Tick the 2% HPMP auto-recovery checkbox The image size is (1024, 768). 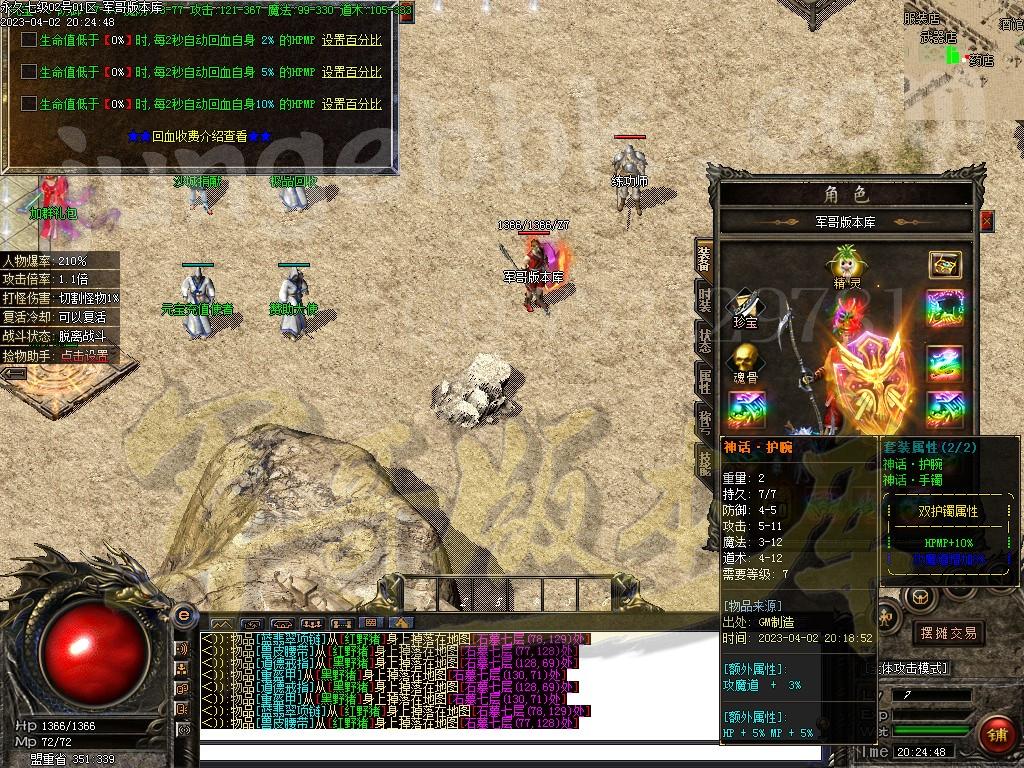click(29, 41)
